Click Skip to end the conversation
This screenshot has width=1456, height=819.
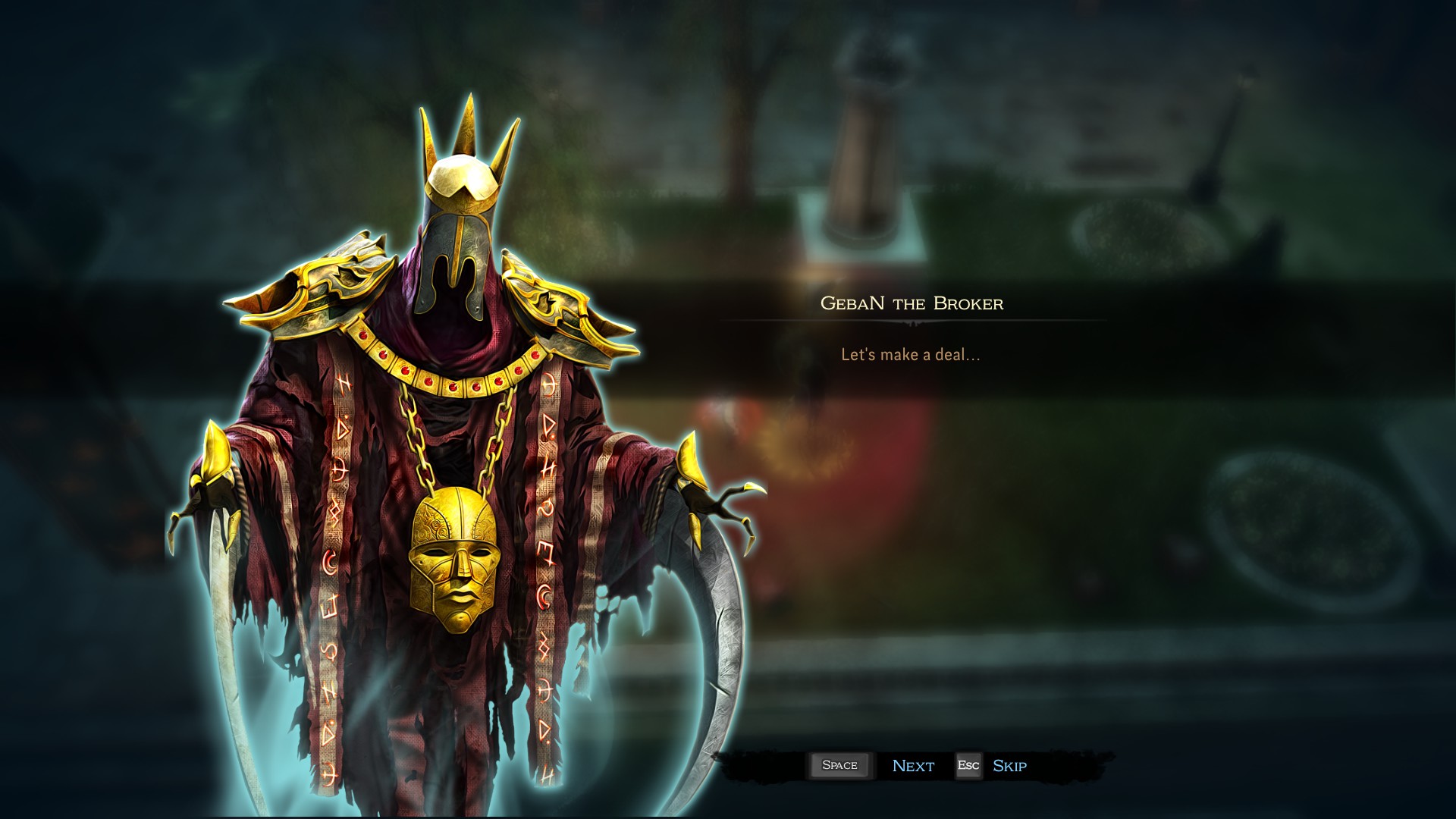coord(1011,766)
